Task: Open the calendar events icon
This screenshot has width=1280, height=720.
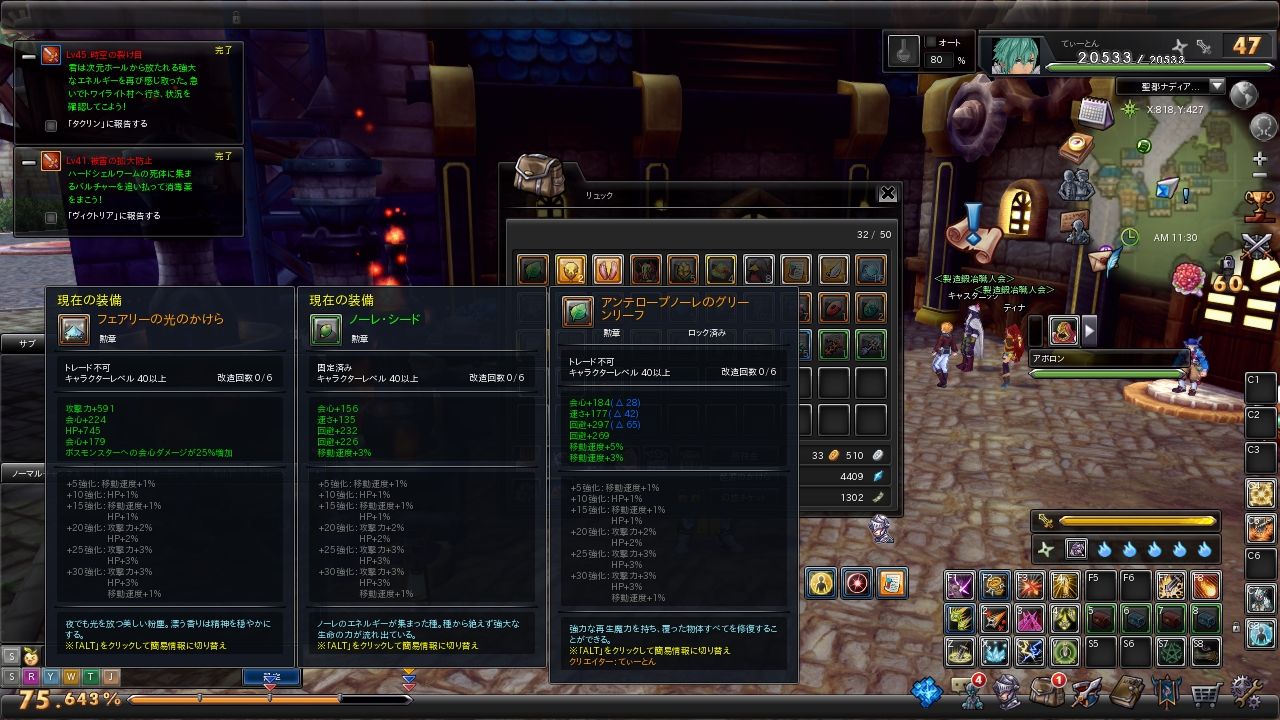Action: (x=1095, y=112)
